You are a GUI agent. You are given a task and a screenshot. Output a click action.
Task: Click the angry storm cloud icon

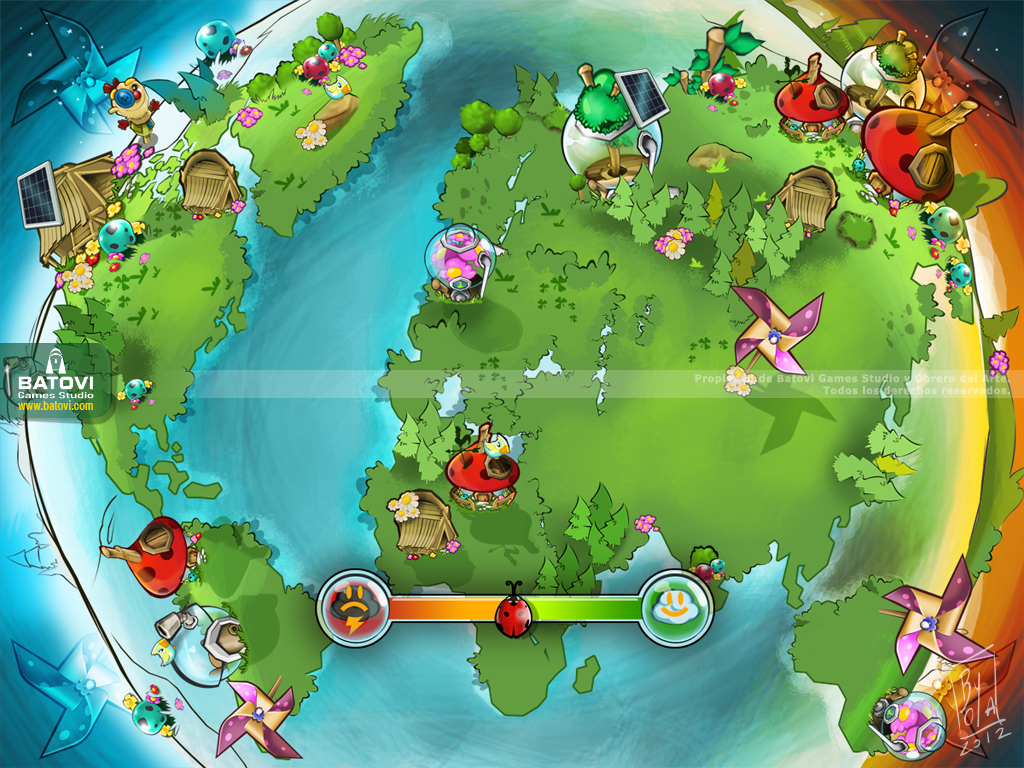point(353,607)
